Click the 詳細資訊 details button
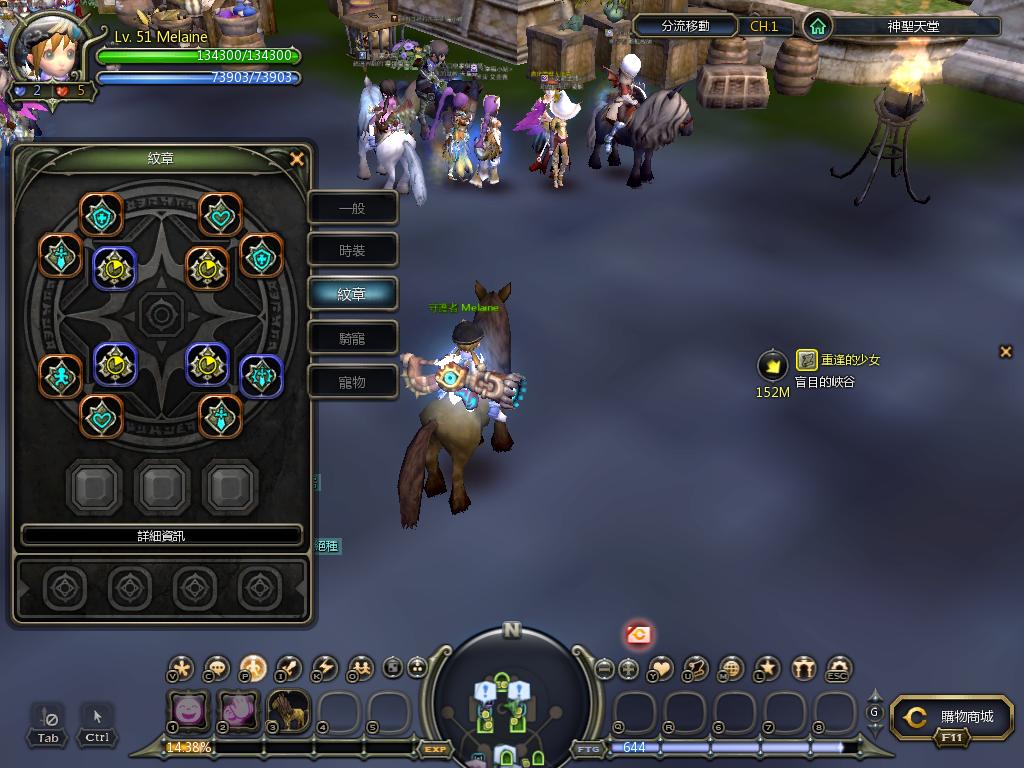Viewport: 1024px width, 768px height. pyautogui.click(x=161, y=536)
